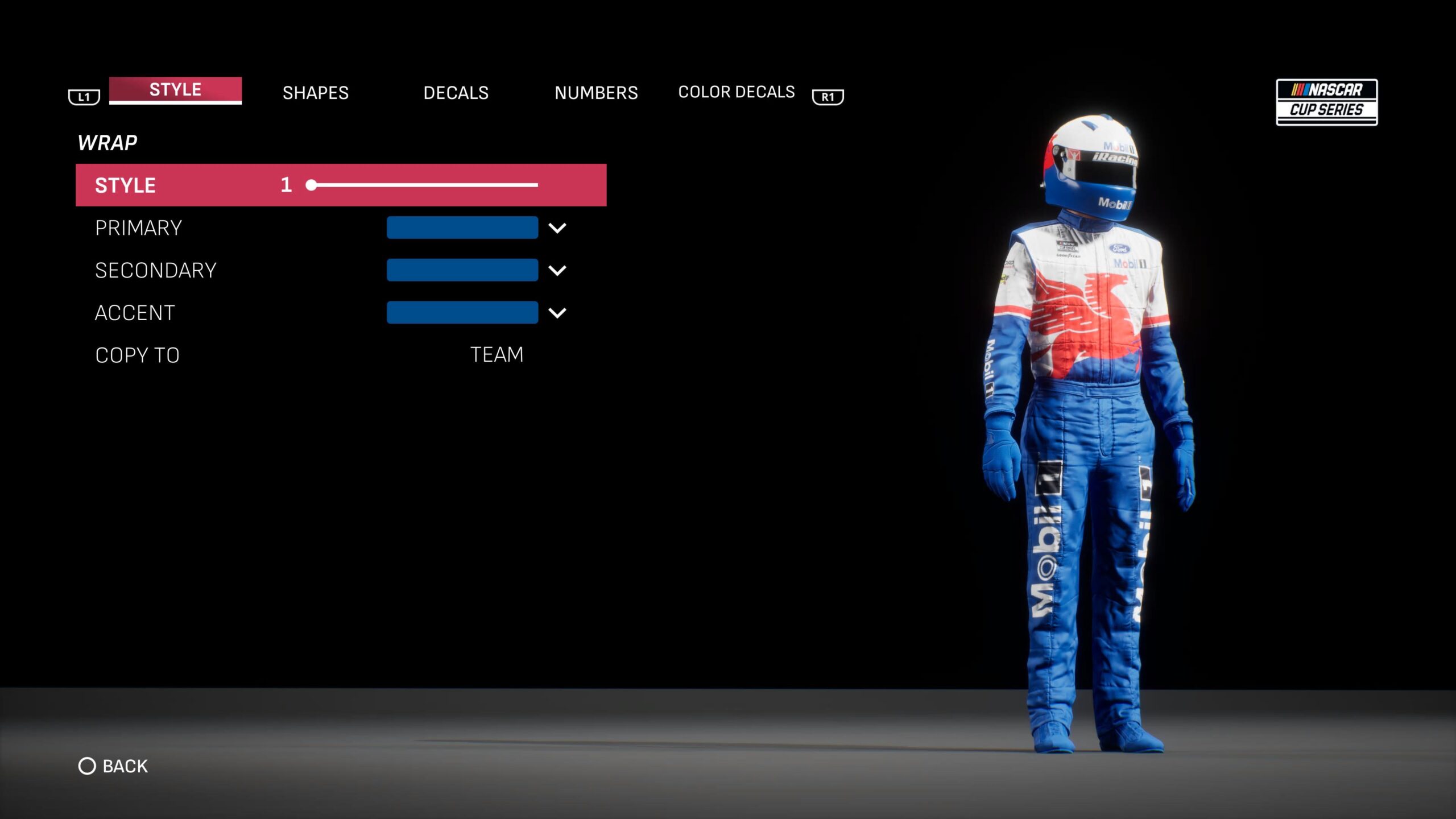Go to the Color Decals tab
This screenshot has height=819, width=1456.
coord(736,92)
